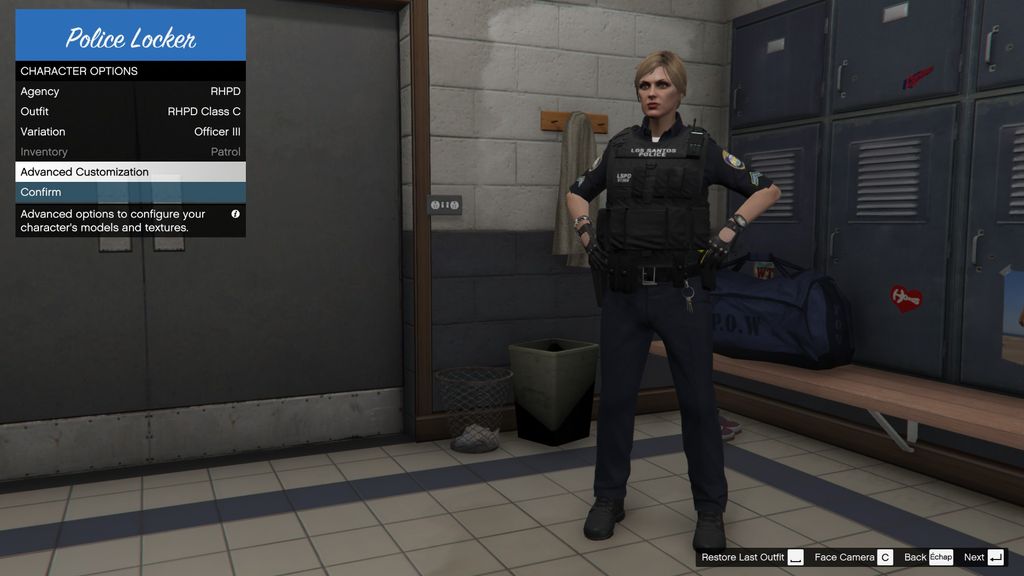Choose the Outfit option row
Viewport: 1024px width, 576px height.
click(x=130, y=111)
